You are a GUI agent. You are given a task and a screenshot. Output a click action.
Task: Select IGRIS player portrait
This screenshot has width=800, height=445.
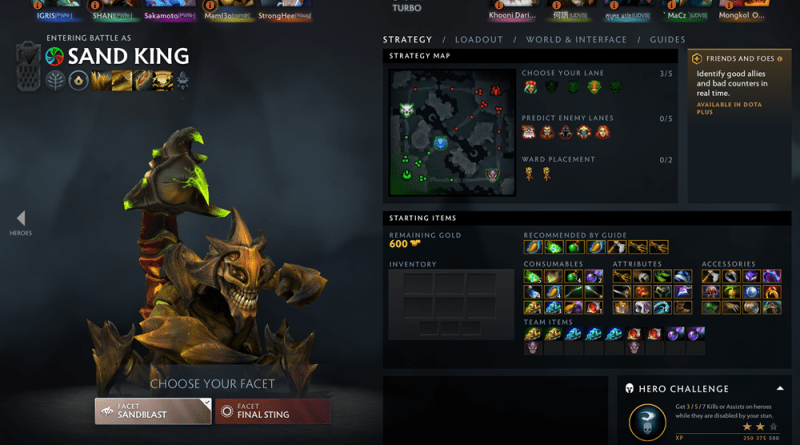pyautogui.click(x=54, y=8)
